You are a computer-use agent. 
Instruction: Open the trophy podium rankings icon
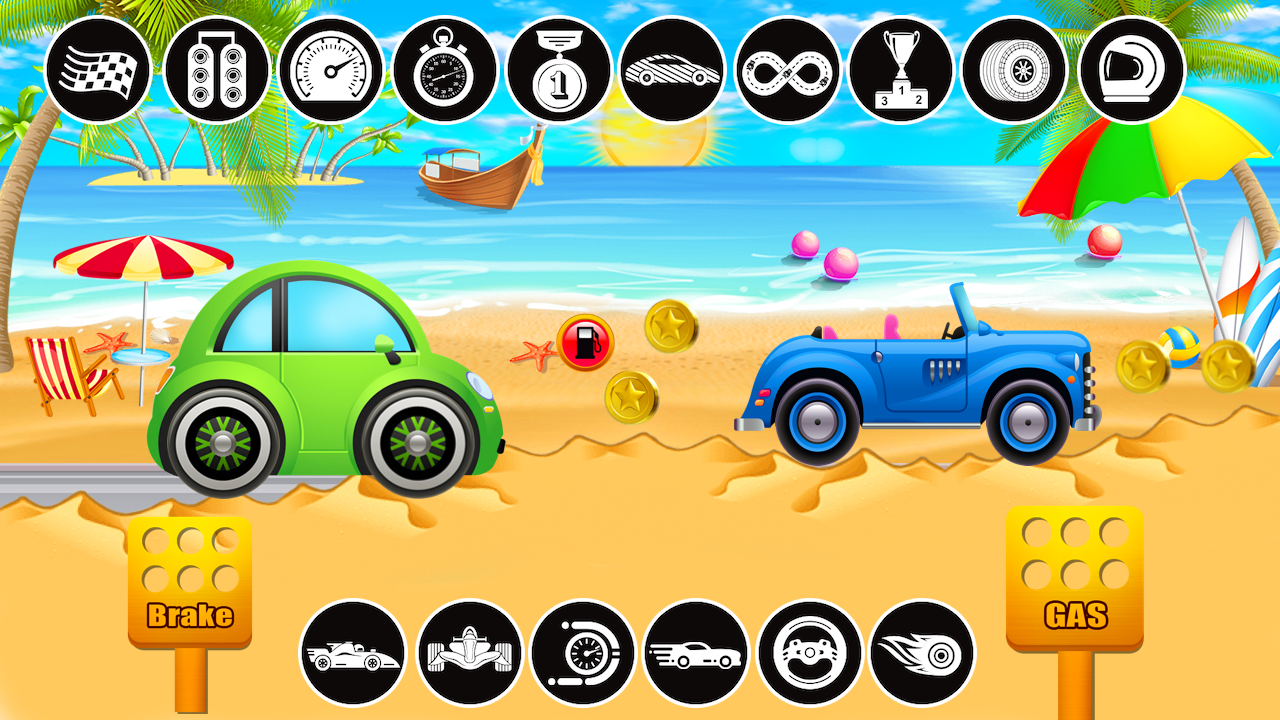click(900, 70)
